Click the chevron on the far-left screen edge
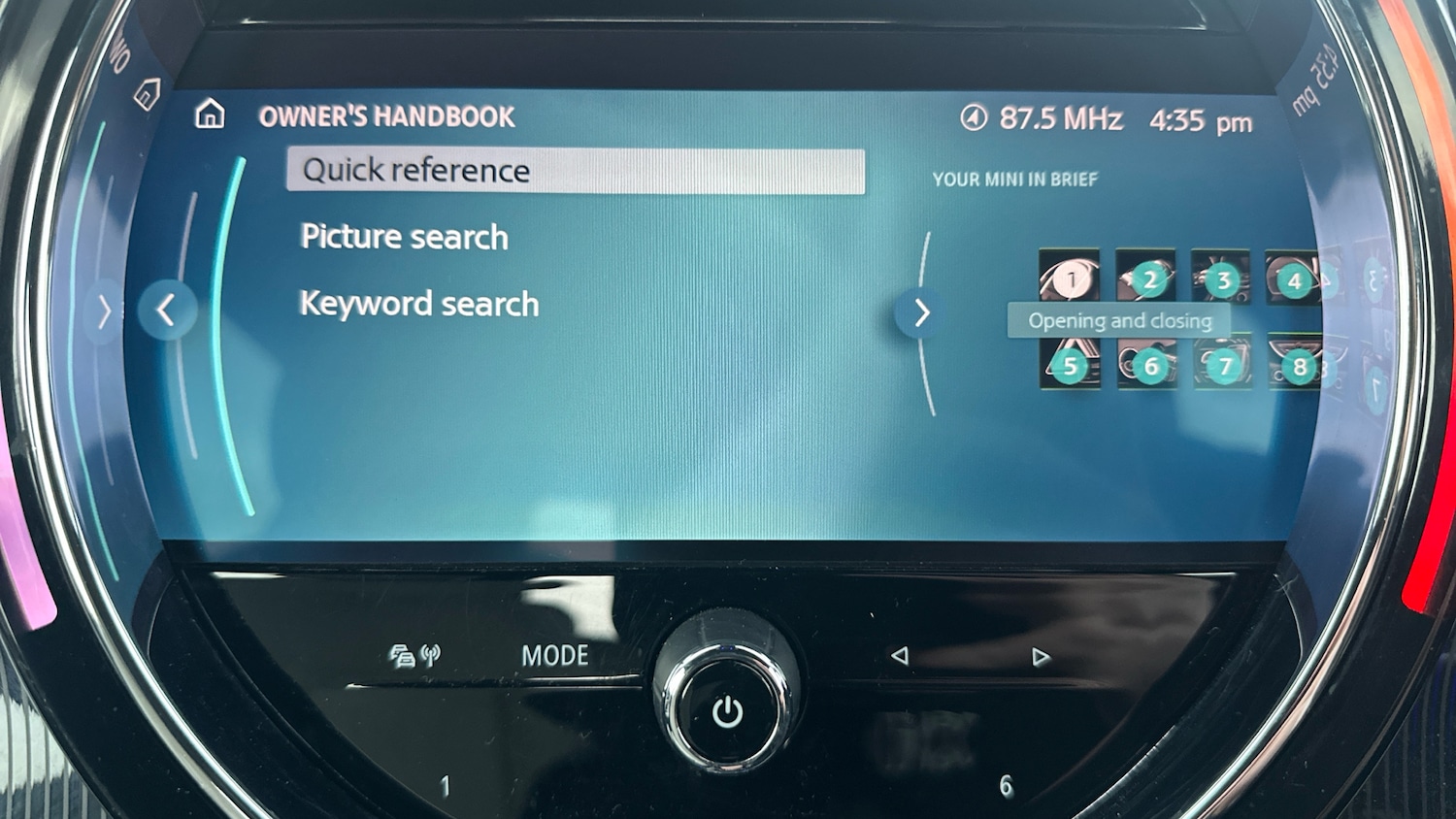The image size is (1456, 819). point(104,309)
